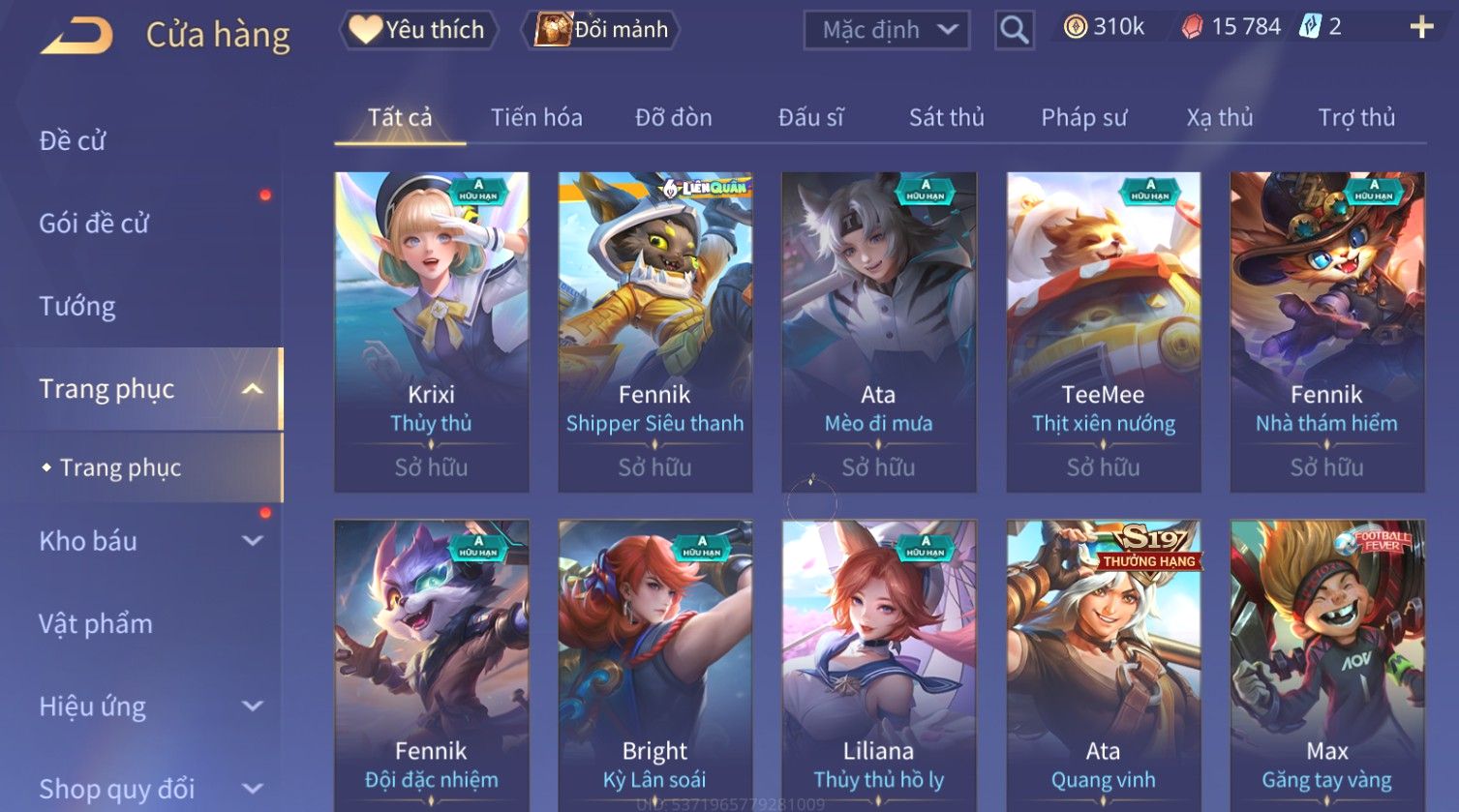
Task: Pick the Ata Mèo đi mưa skin card
Action: pos(878,331)
